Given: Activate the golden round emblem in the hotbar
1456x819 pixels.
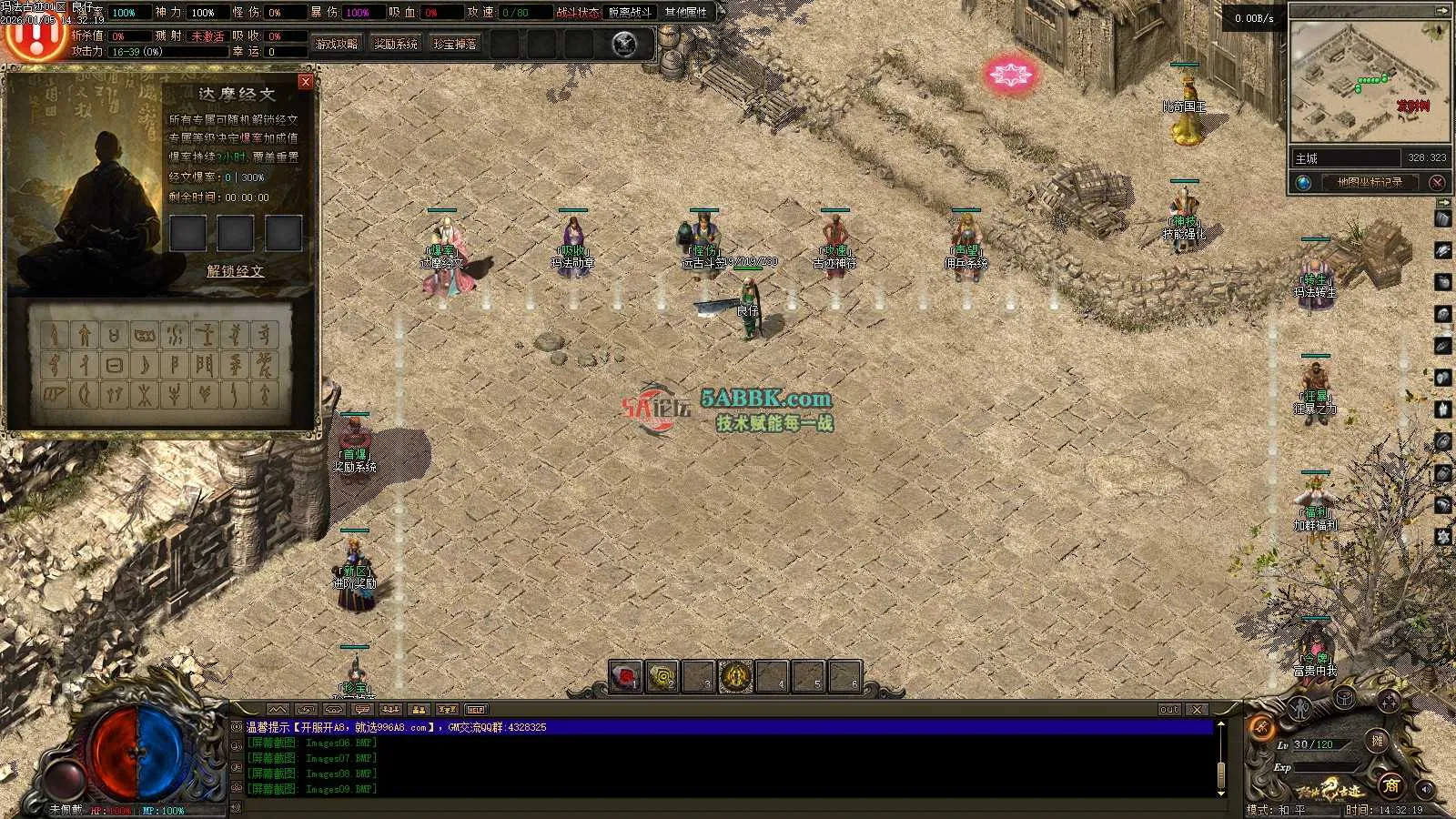Looking at the screenshot, I should click(x=735, y=677).
